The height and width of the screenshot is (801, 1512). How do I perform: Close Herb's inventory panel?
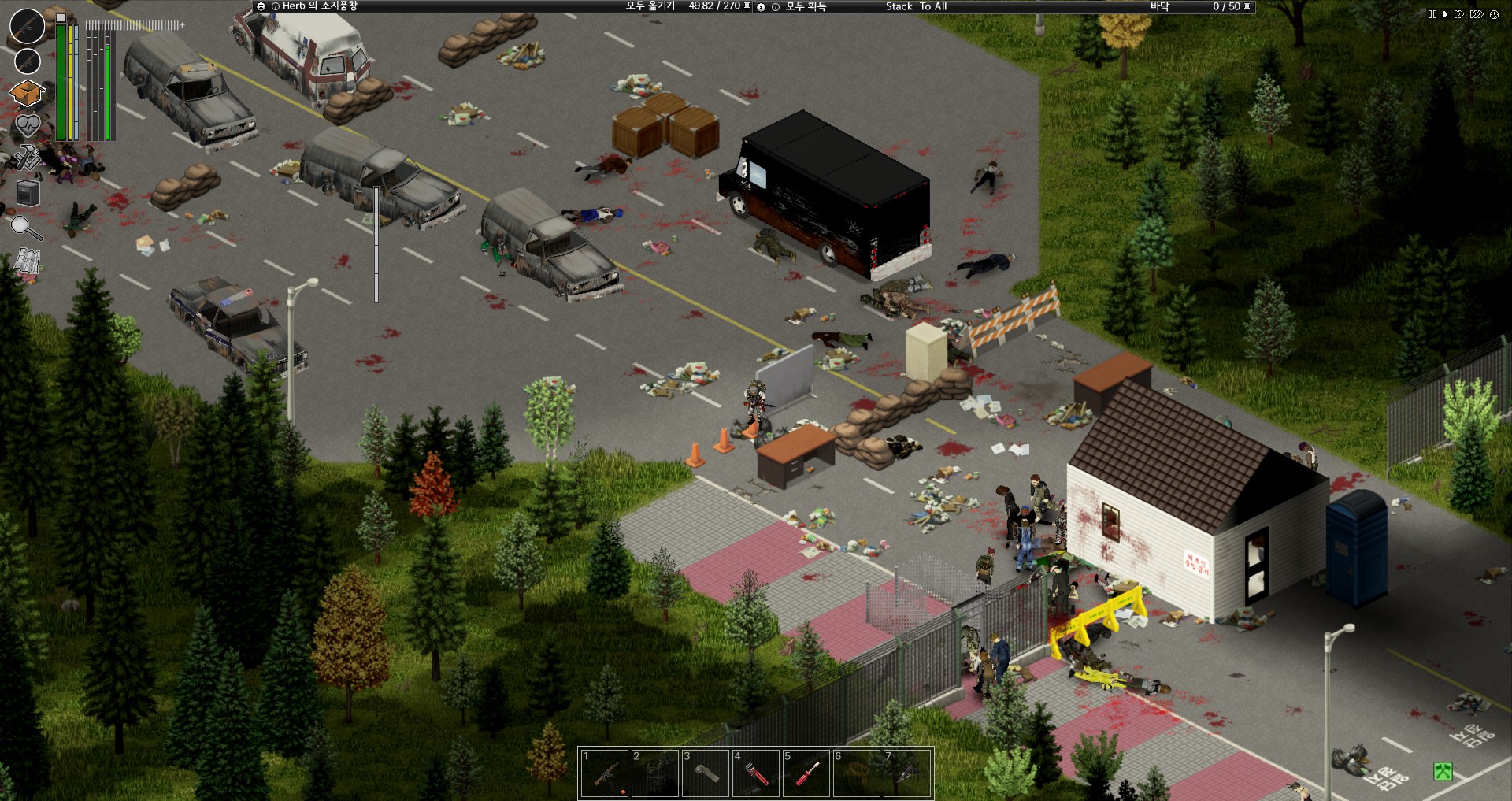point(261,6)
